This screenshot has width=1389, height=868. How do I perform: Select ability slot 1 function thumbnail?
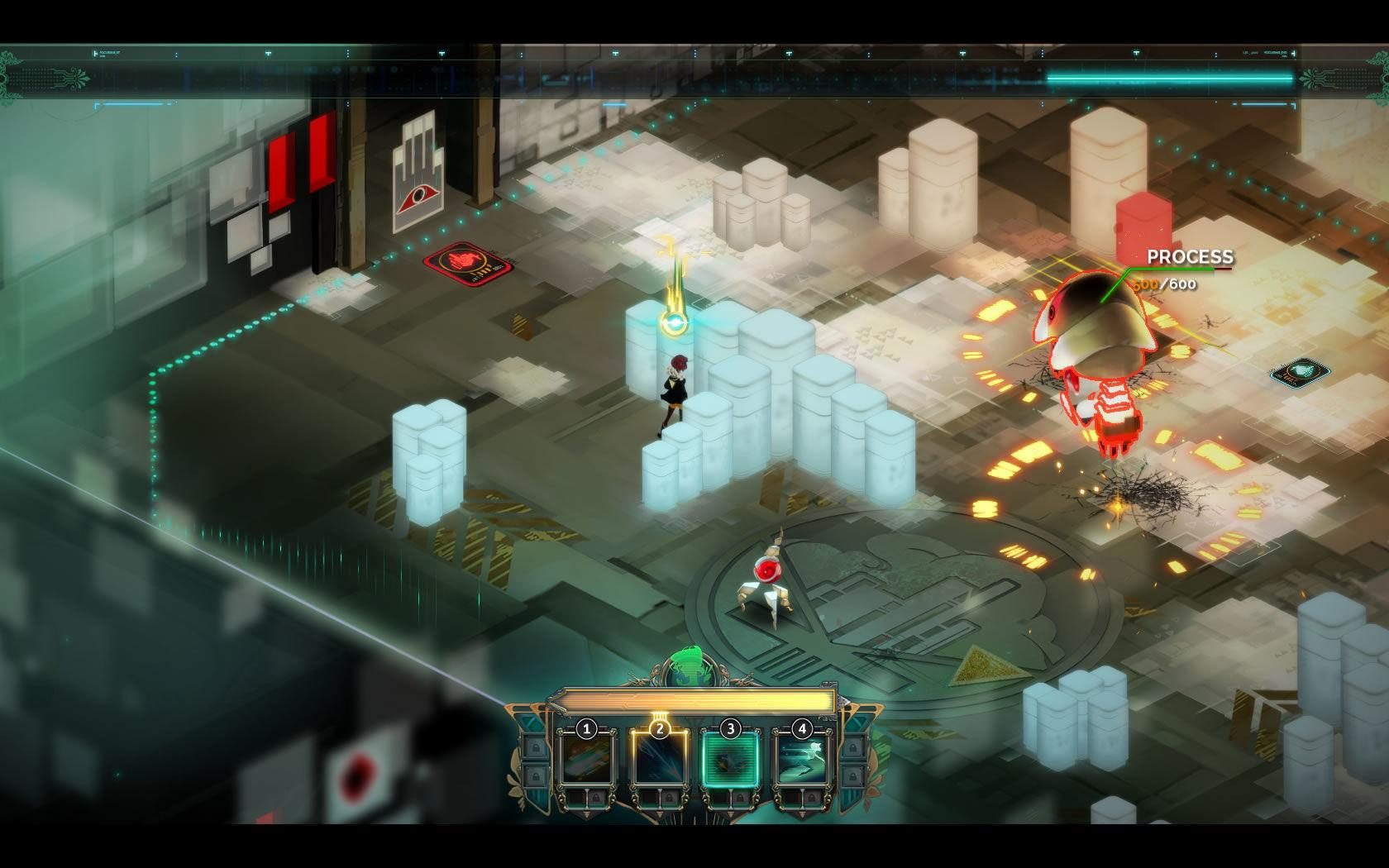586,758
